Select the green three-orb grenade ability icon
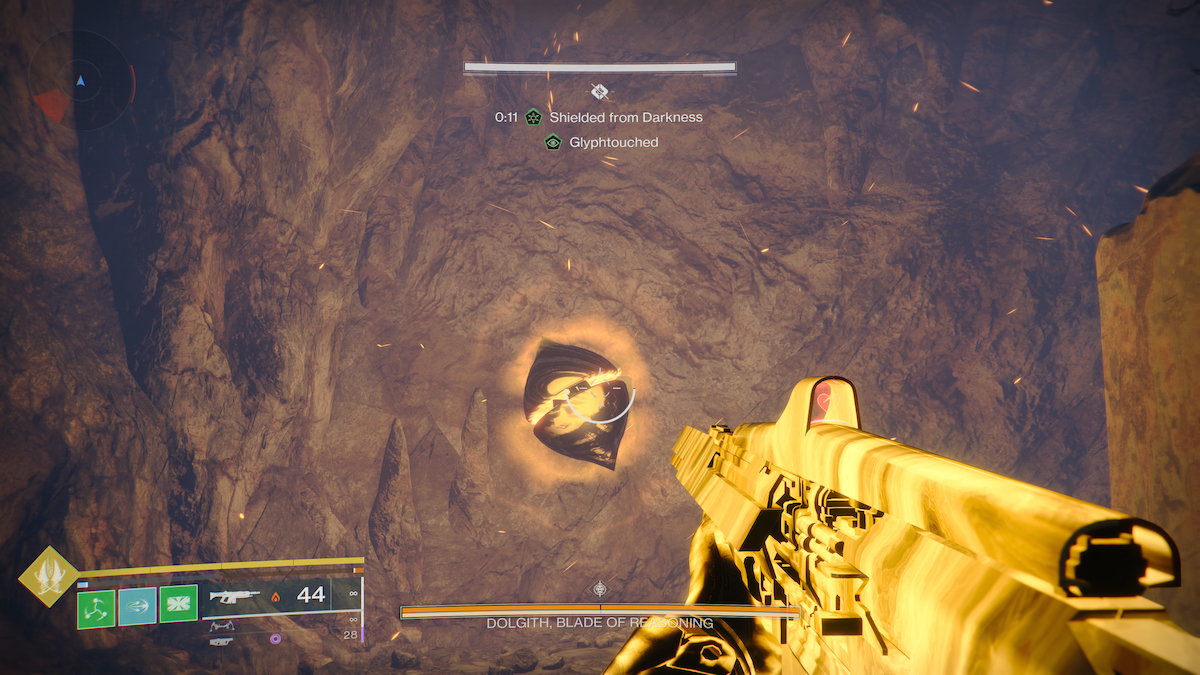Screen dimensions: 1200x675 pos(97,607)
